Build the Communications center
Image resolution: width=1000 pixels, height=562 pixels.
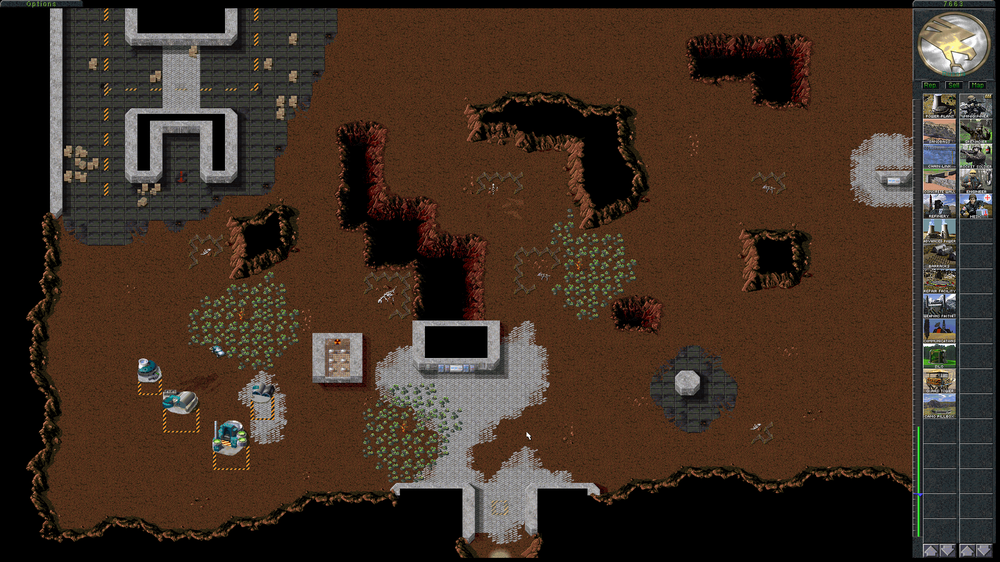pos(940,331)
